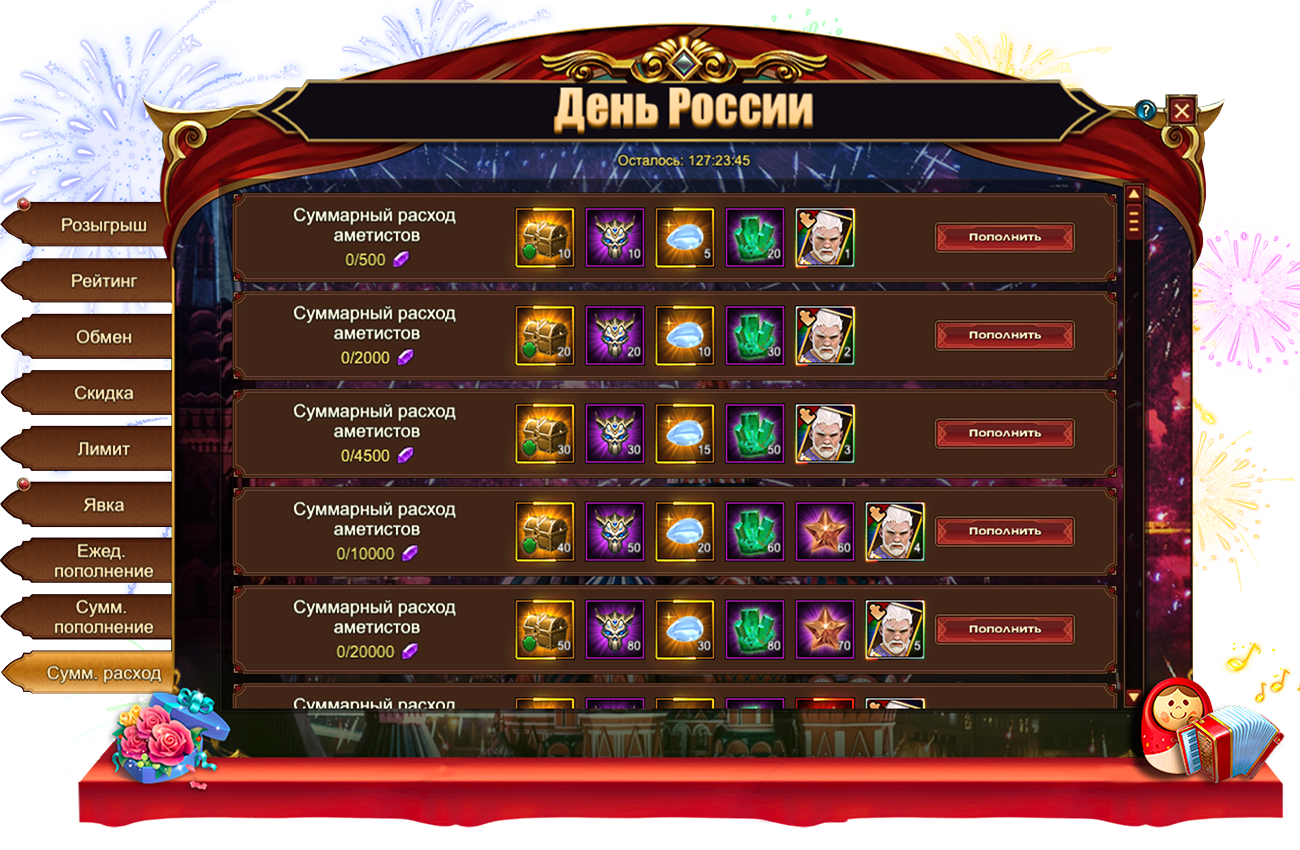Open the Рейтинг tab
The width and height of the screenshot is (1300, 850).
click(x=103, y=281)
